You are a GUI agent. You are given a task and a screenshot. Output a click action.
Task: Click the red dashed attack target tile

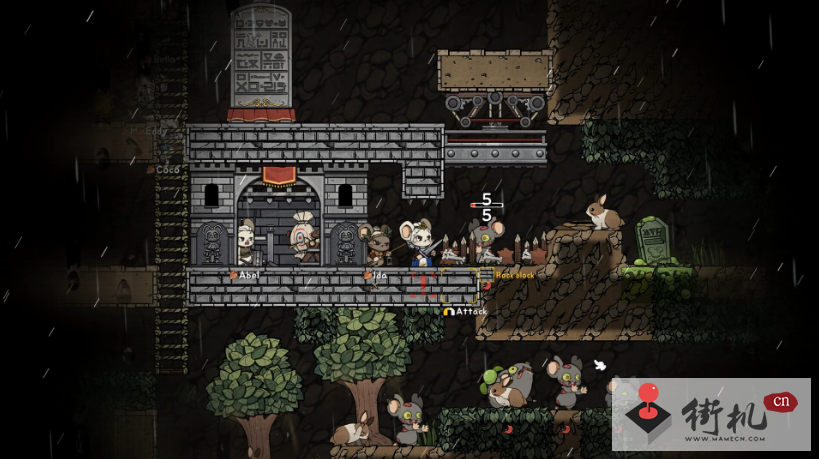pos(423,285)
